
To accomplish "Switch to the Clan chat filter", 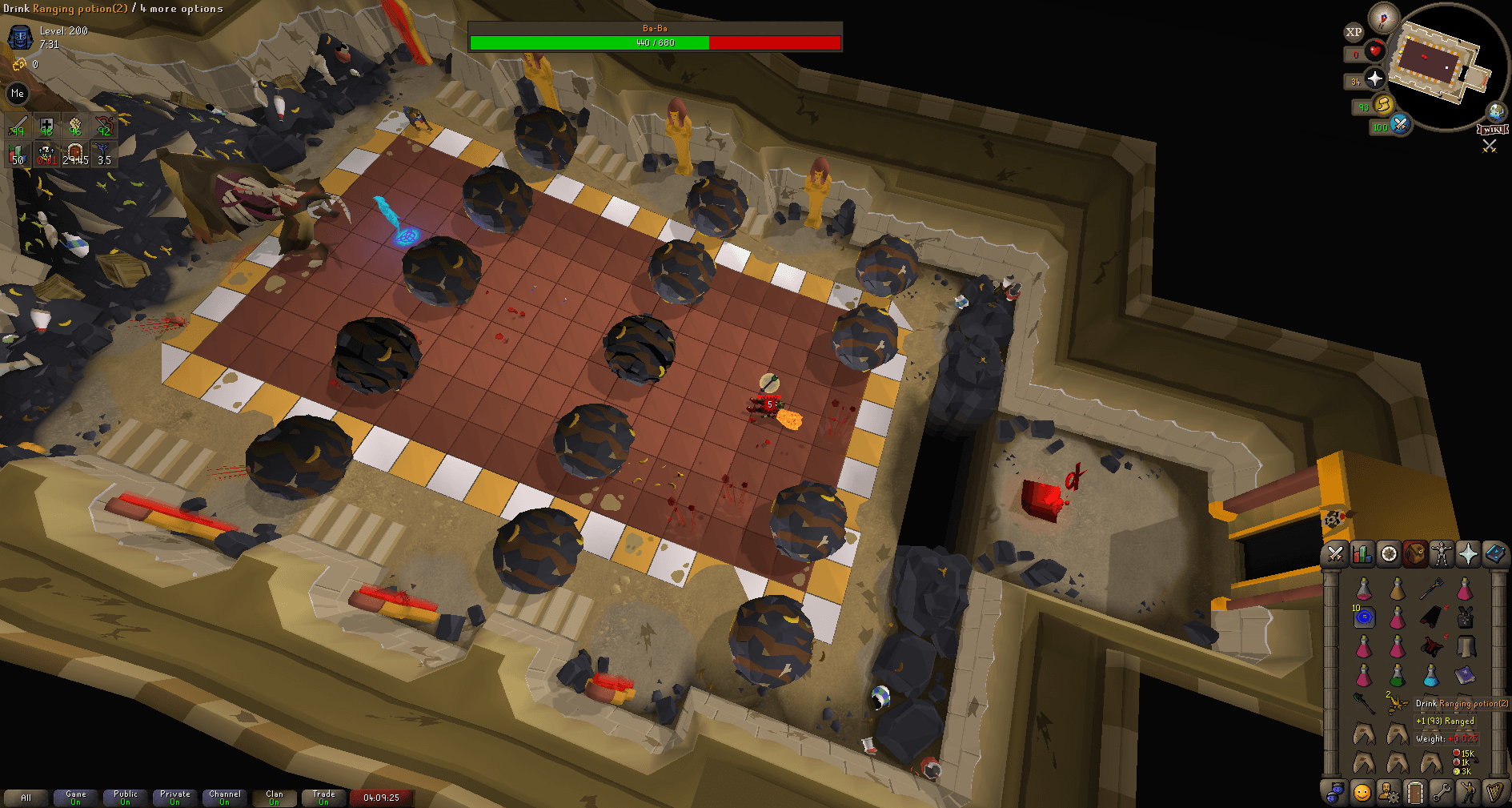I will (x=274, y=797).
